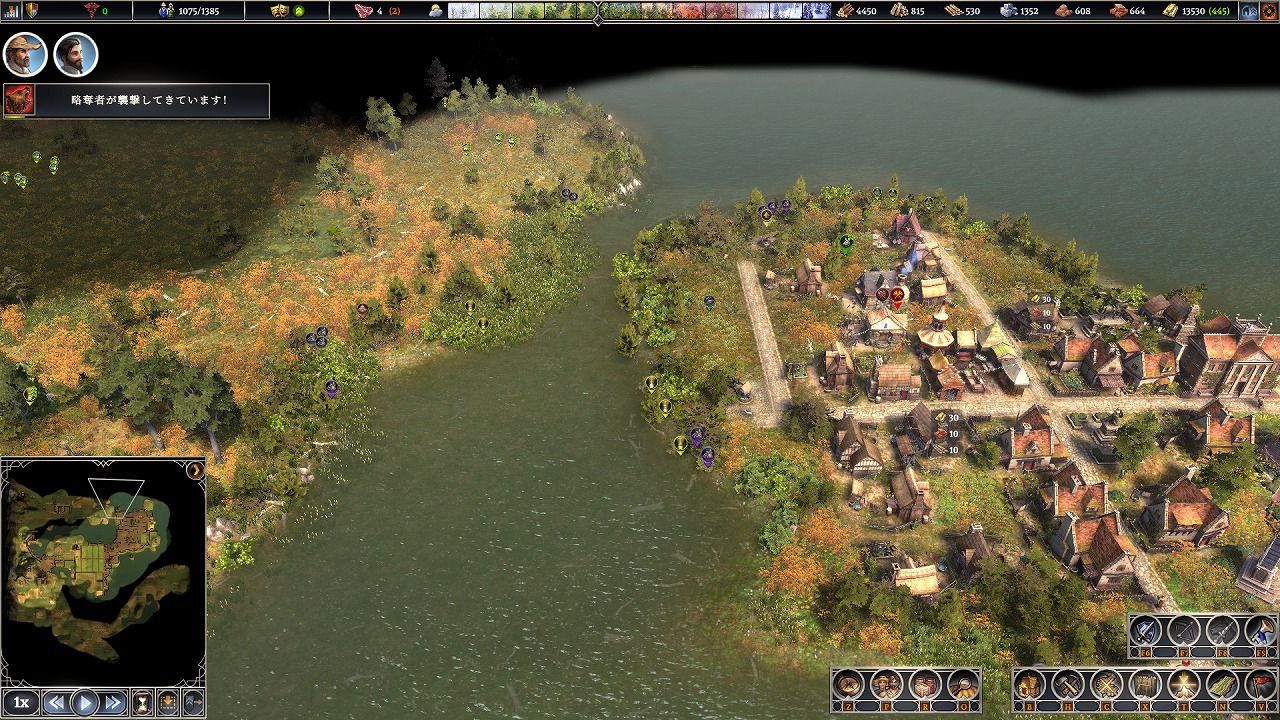Screen dimensions: 1280x720
Task: Open the crates resources panel
Action: (925, 685)
